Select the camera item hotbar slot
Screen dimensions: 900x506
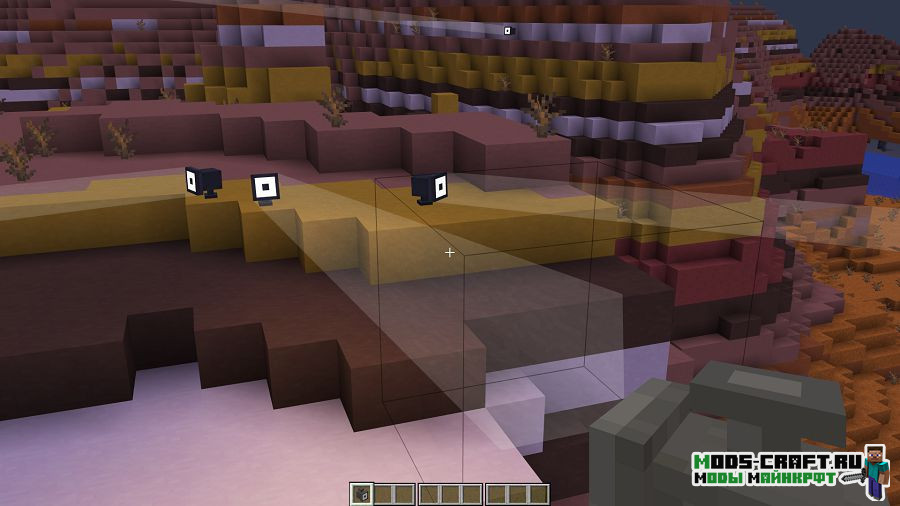[x=361, y=494]
